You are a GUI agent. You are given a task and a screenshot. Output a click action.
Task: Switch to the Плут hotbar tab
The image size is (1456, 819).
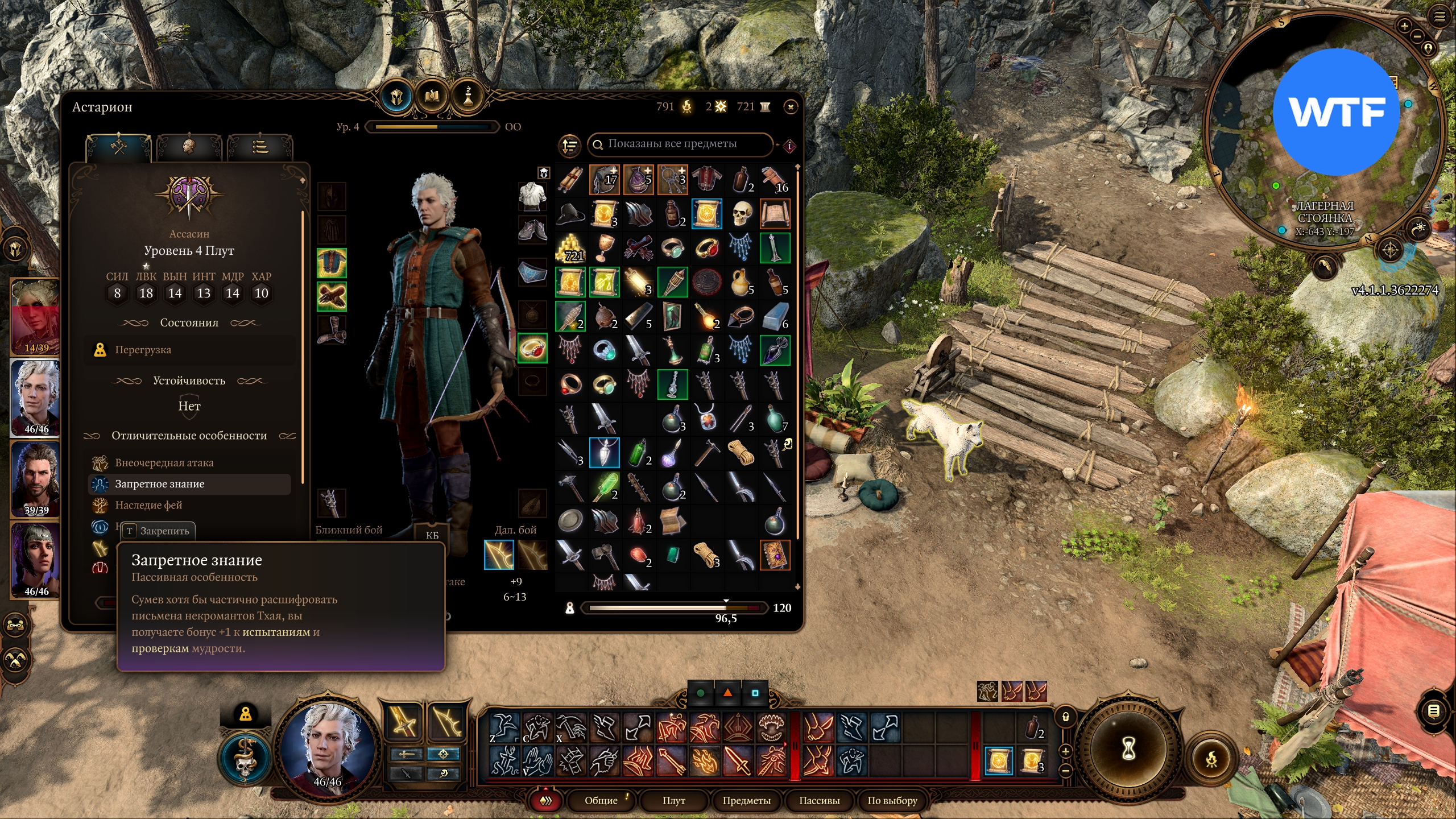[x=674, y=800]
